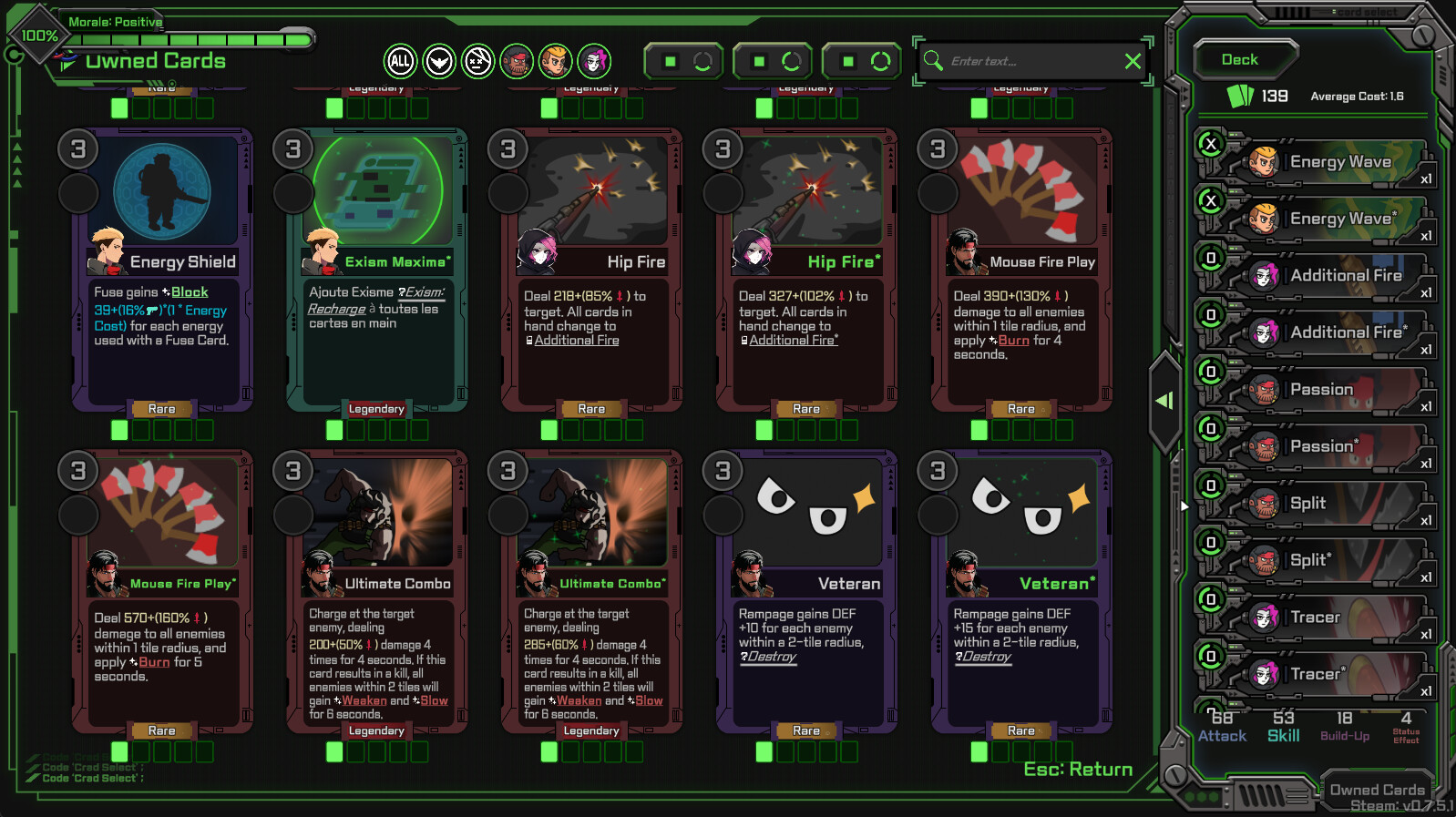Select the ALL card filter icon
This screenshot has width=1456, height=817.
click(398, 60)
